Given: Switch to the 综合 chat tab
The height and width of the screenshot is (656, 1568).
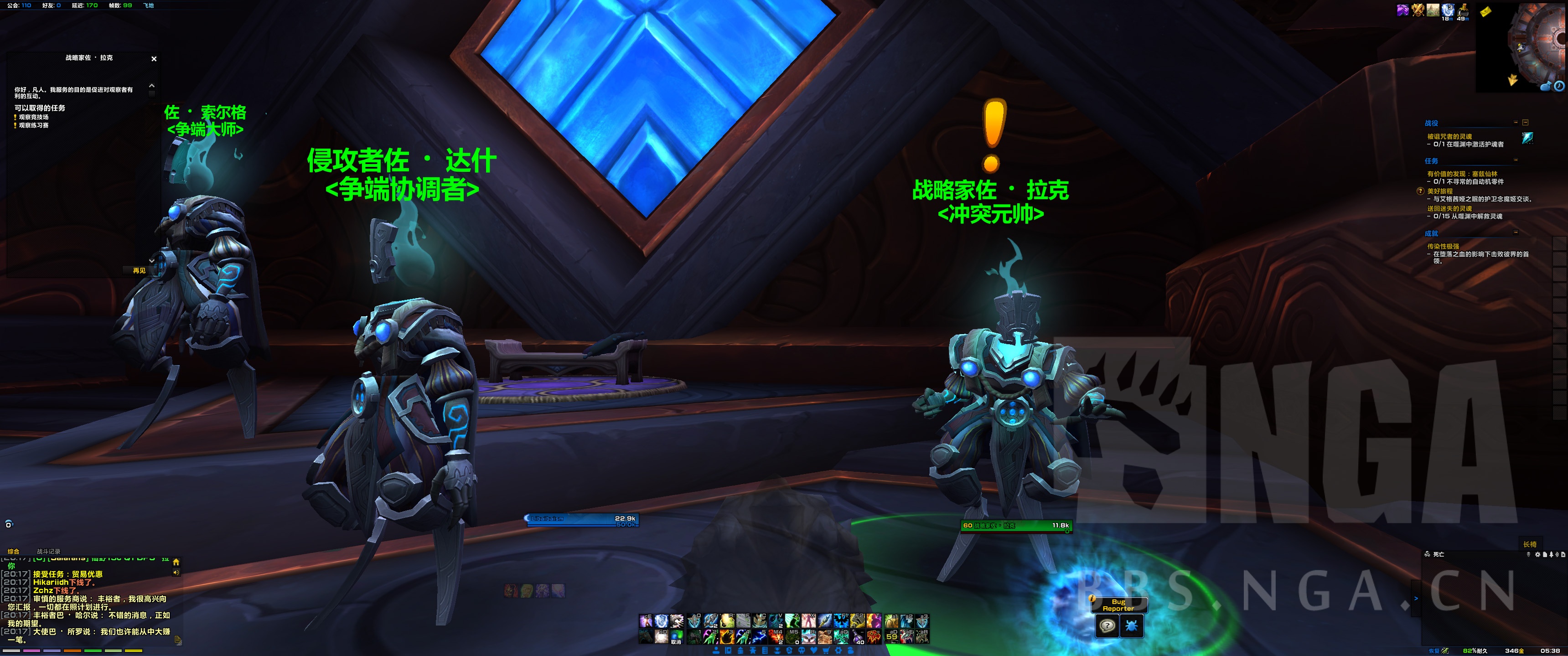Looking at the screenshot, I should point(13,551).
